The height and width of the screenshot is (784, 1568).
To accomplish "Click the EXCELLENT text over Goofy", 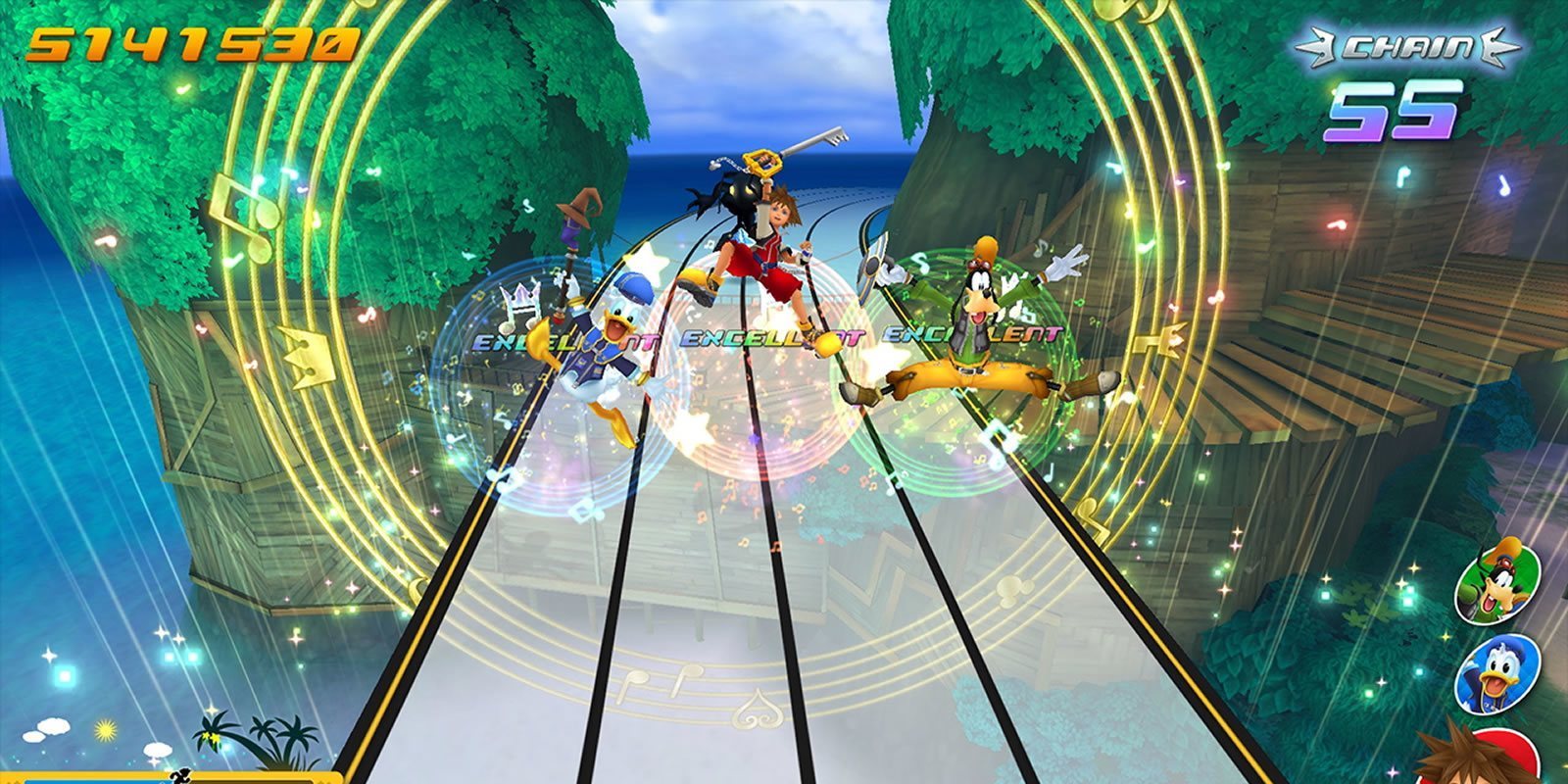I will (x=972, y=333).
